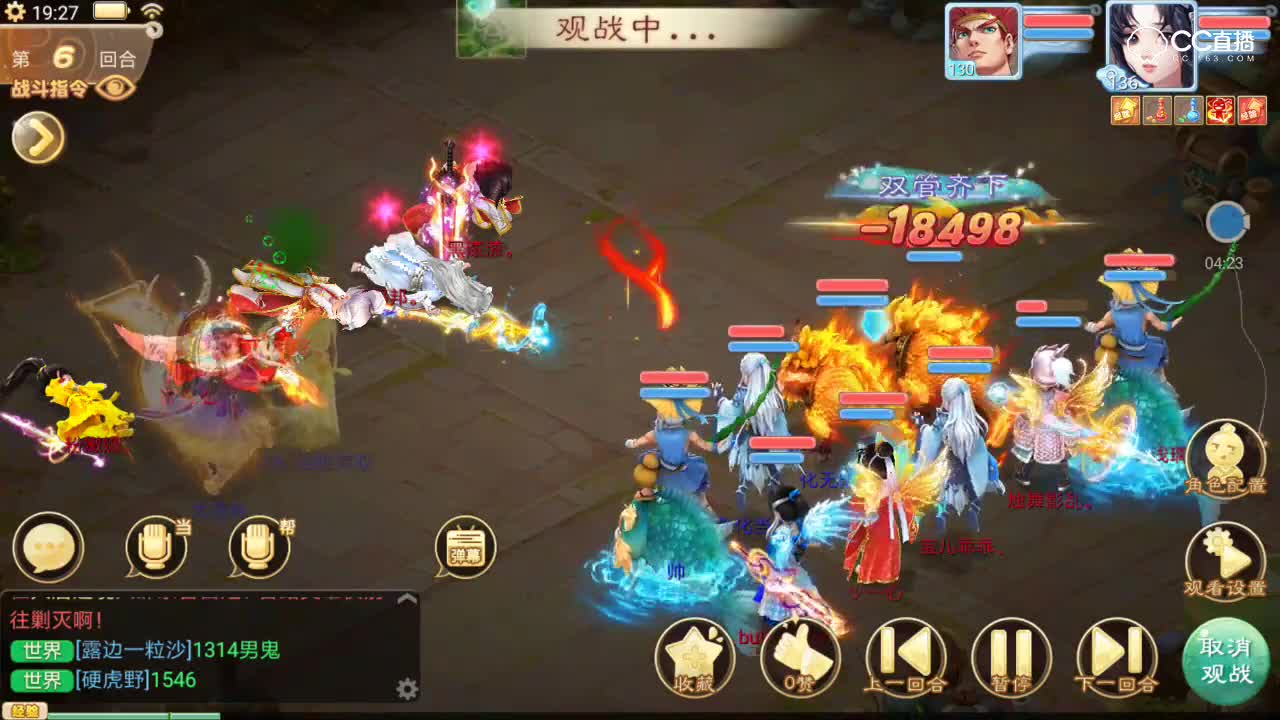1280x720 pixels.
Task: Use the red demon skill item icon
Action: (x=1220, y=110)
